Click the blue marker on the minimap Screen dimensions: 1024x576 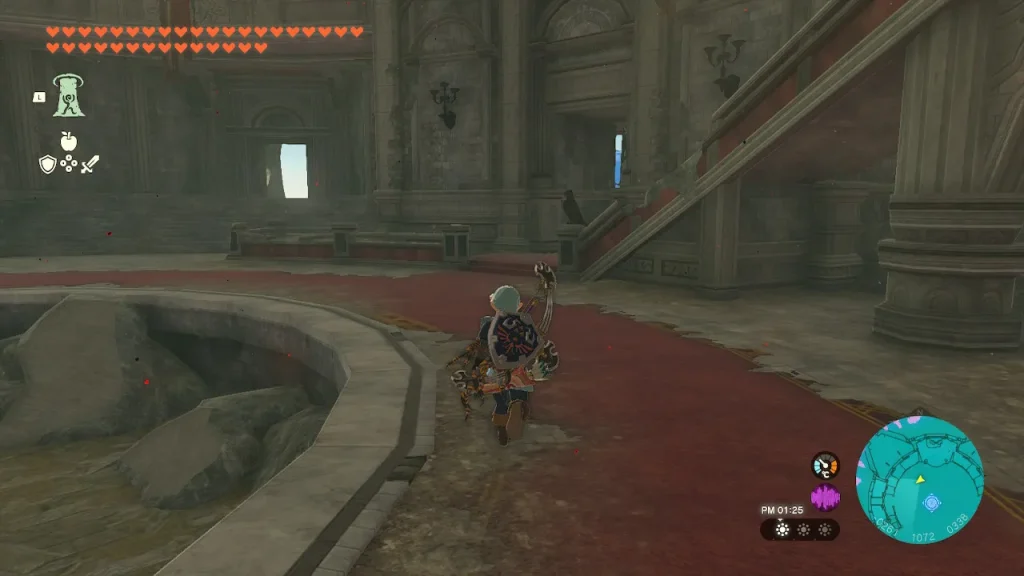coord(931,502)
